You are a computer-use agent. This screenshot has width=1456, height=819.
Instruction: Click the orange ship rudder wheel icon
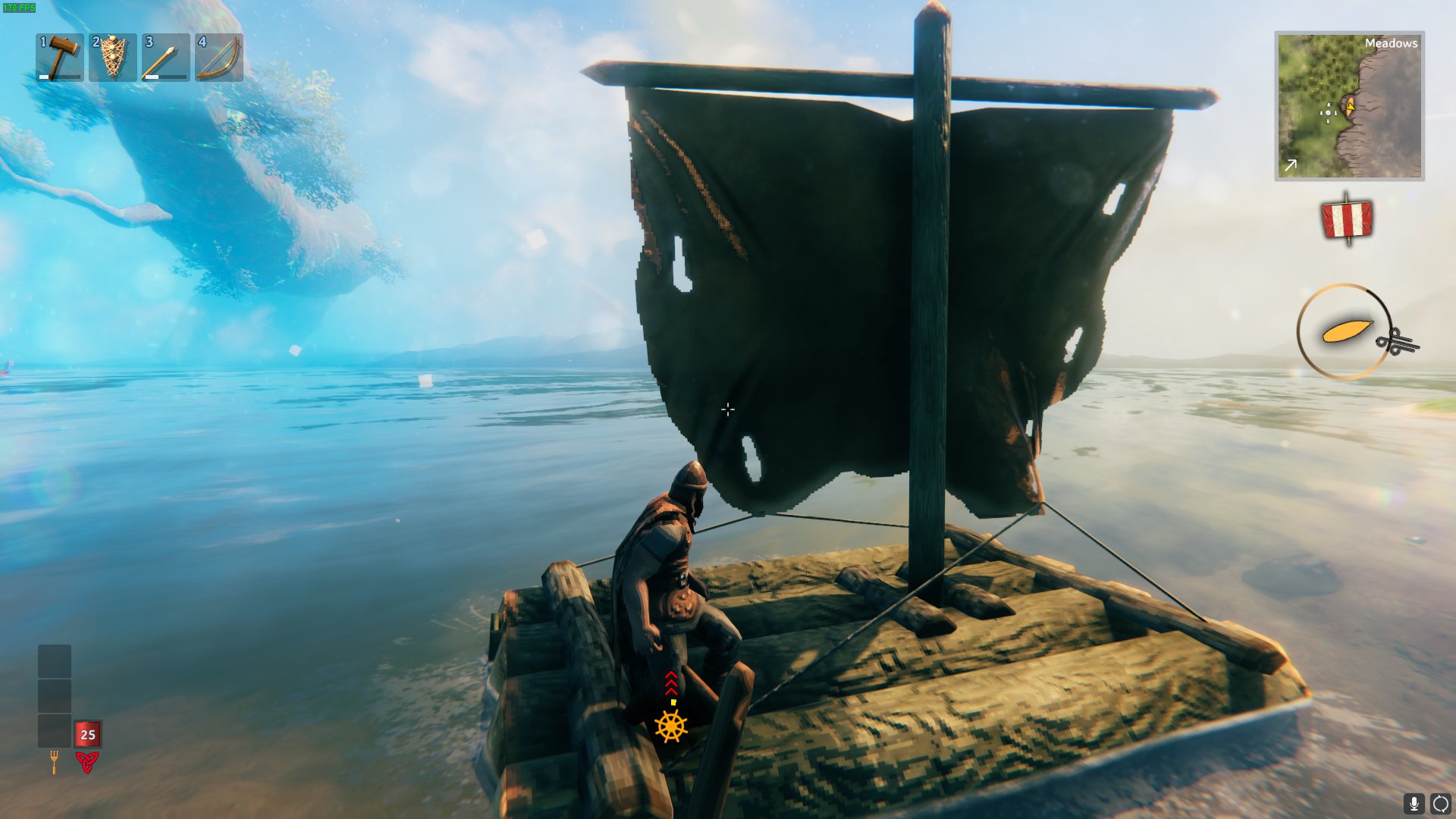pyautogui.click(x=671, y=726)
